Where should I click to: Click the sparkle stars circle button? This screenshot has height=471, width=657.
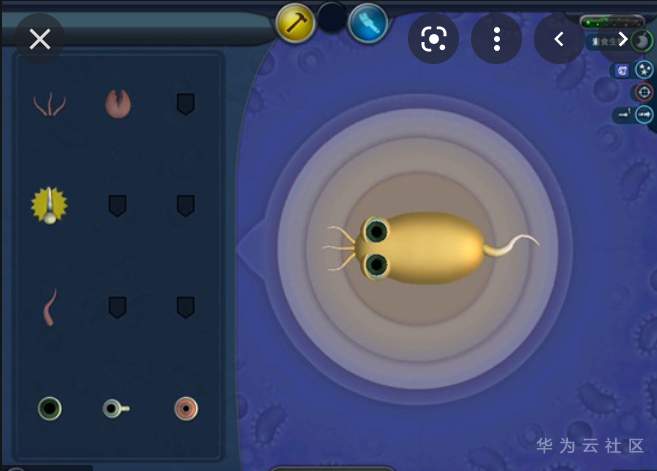[643, 70]
